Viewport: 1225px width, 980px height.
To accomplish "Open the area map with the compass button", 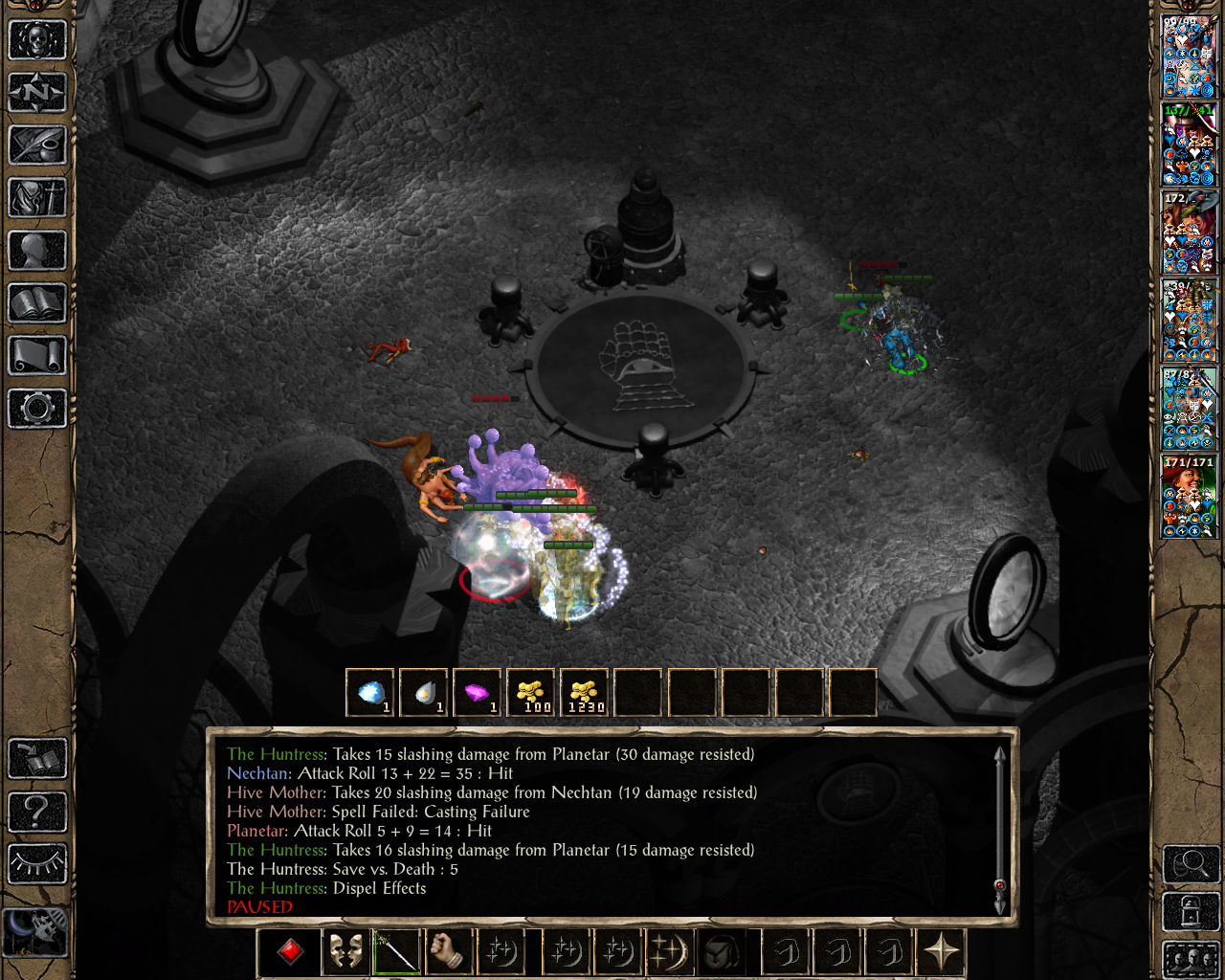I will (37, 93).
